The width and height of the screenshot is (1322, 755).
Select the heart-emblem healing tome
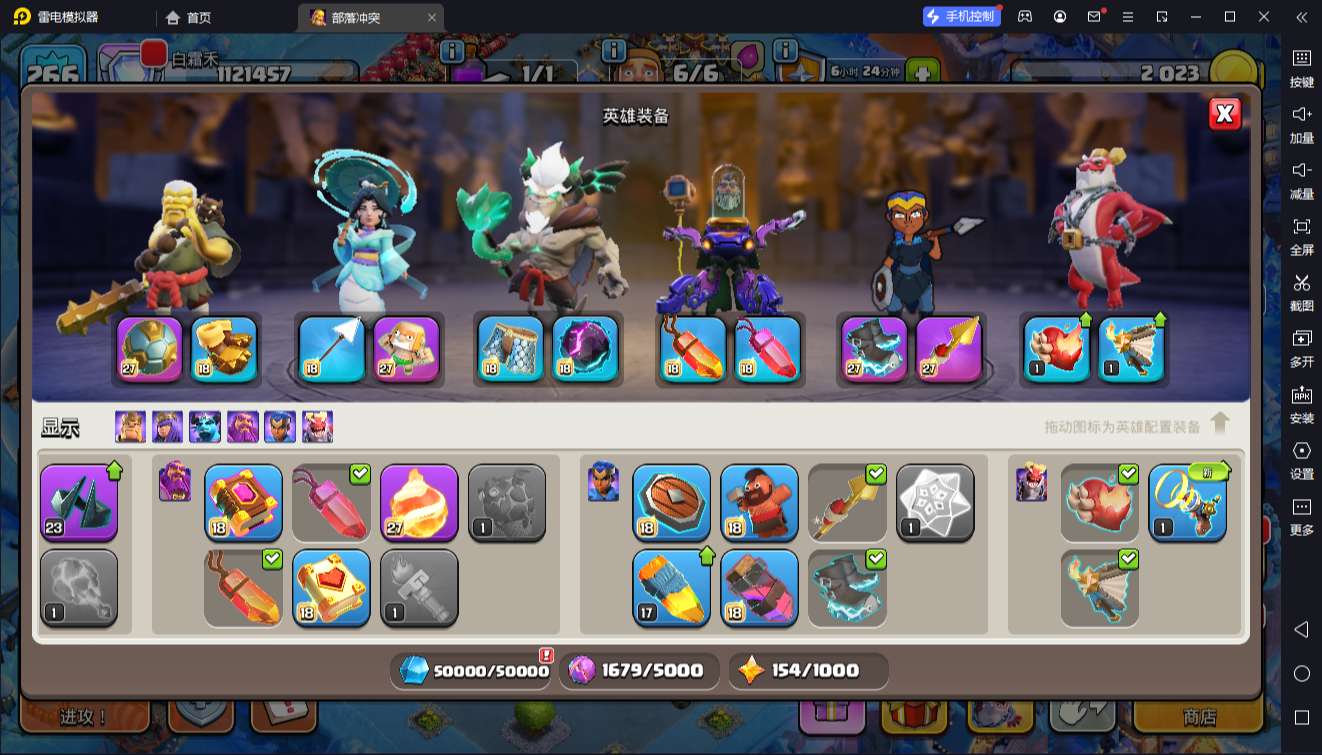331,587
